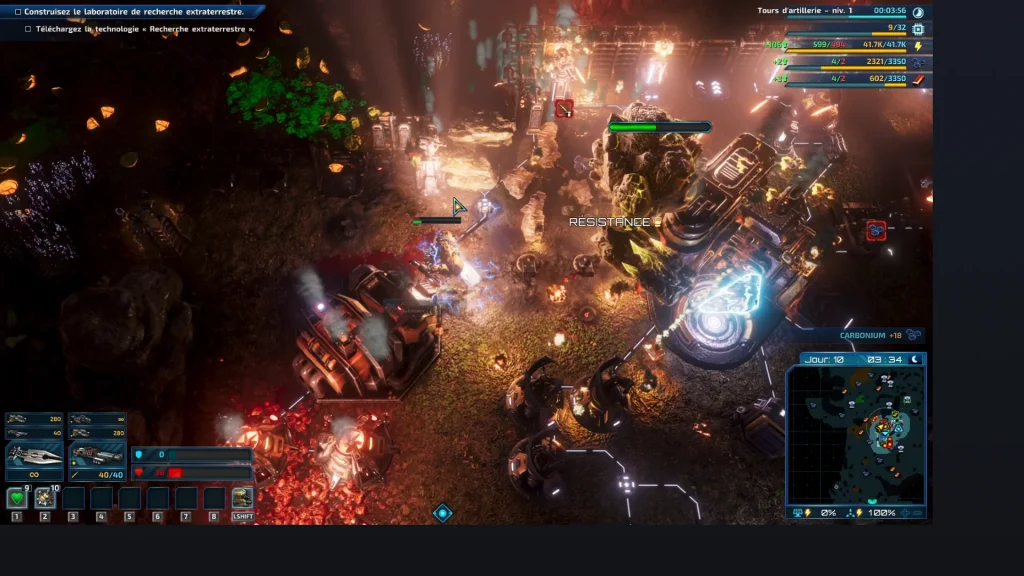Use the mine item in slot 2
The image size is (1024, 576).
[44, 498]
